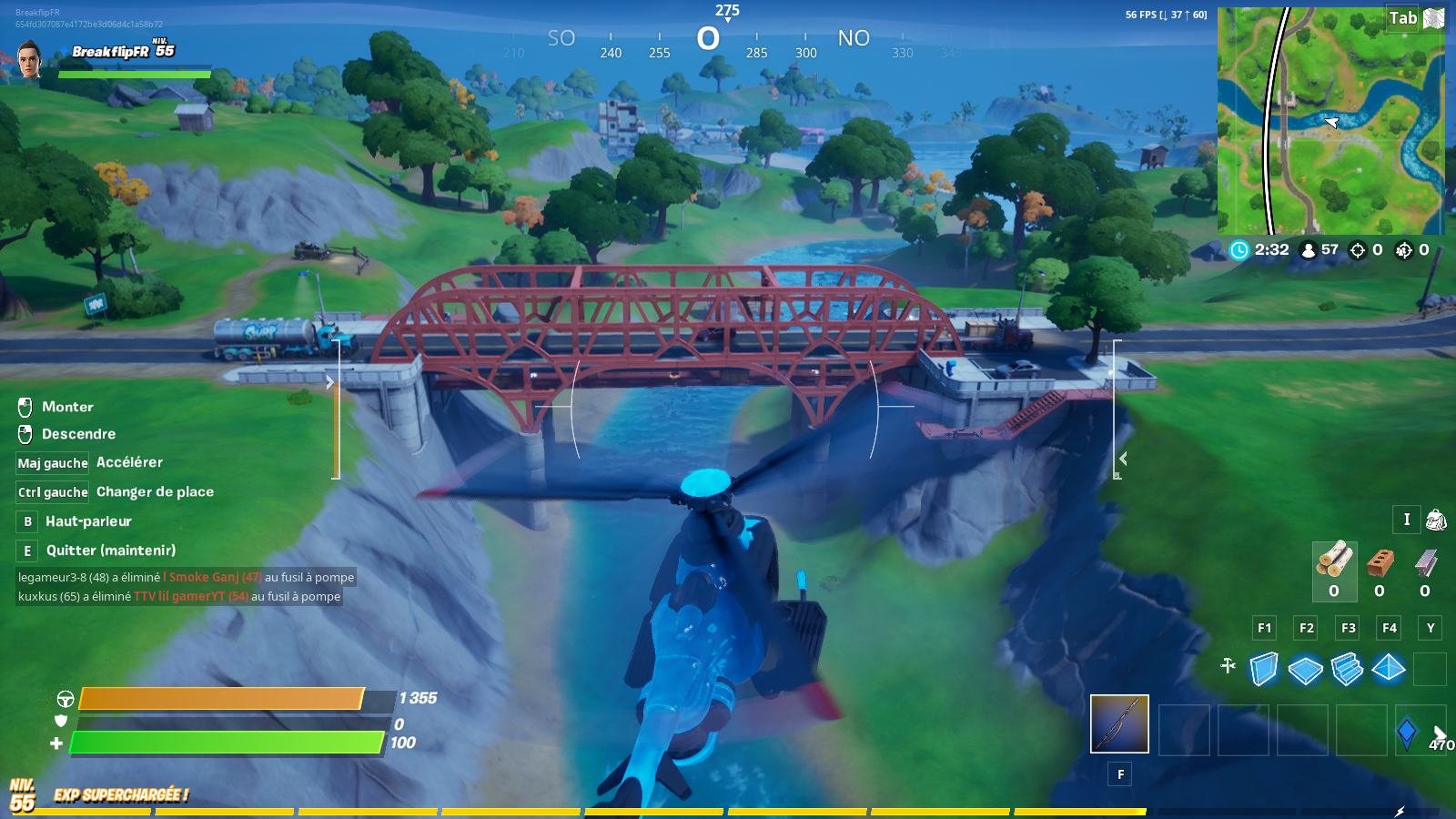Click the players remaining icon showing 57
The width and height of the screenshot is (1456, 819).
(x=1308, y=249)
